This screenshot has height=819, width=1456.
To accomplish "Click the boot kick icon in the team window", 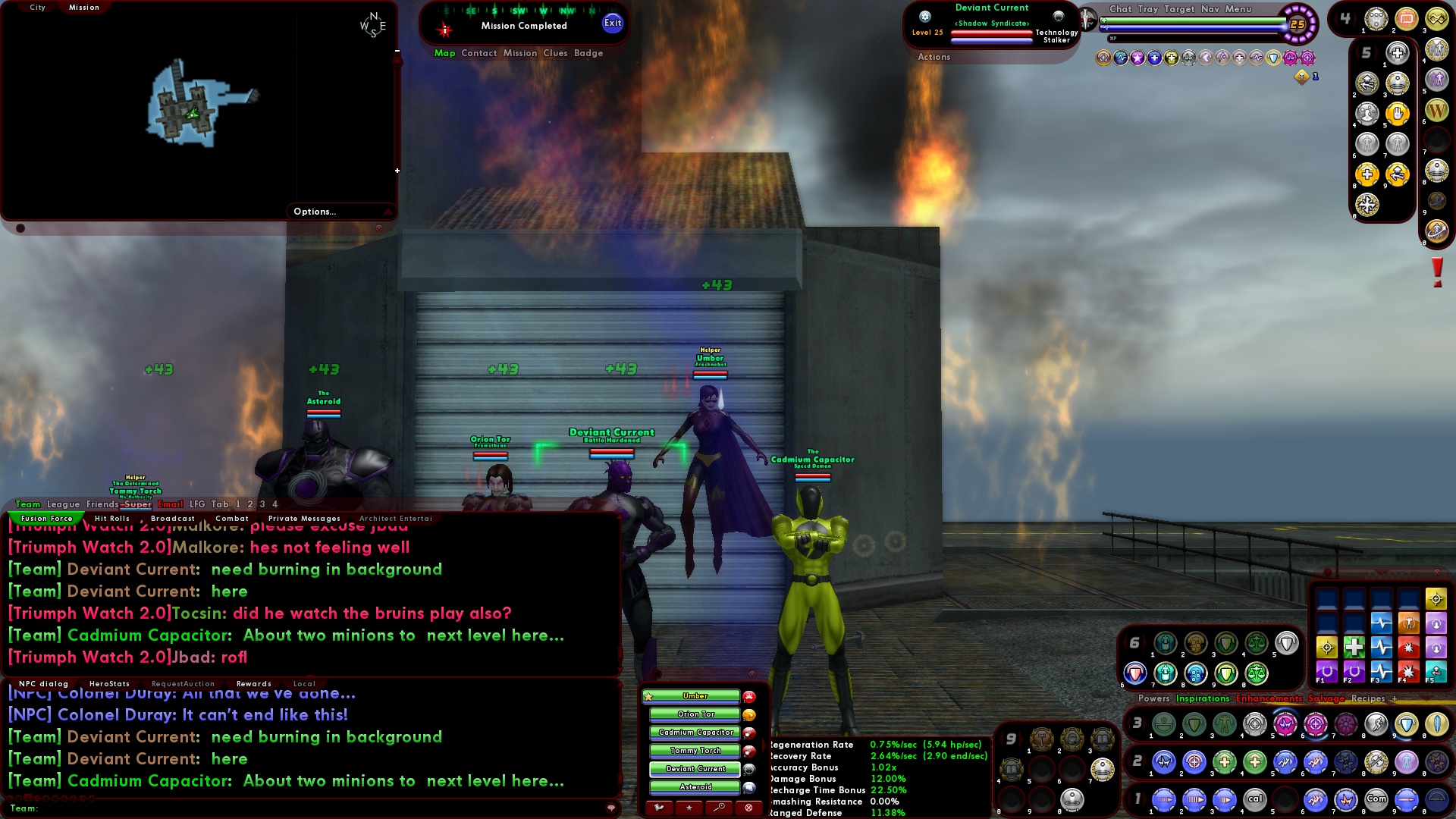I will tap(658, 807).
